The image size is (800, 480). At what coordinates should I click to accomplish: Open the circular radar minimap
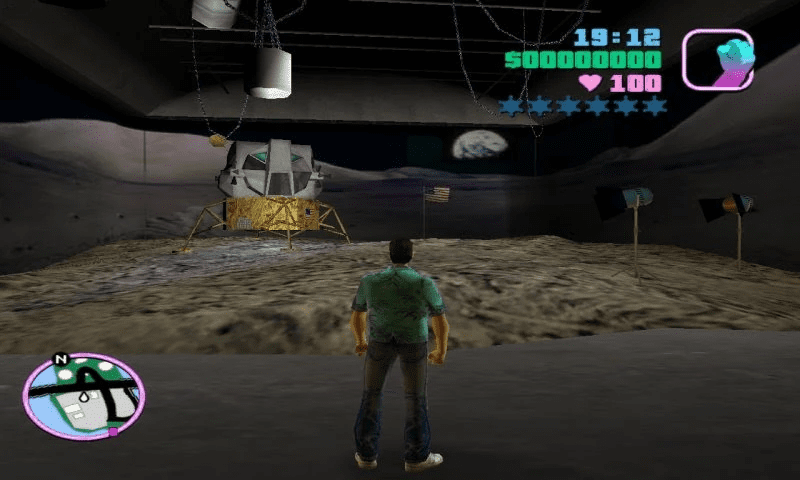point(83,395)
